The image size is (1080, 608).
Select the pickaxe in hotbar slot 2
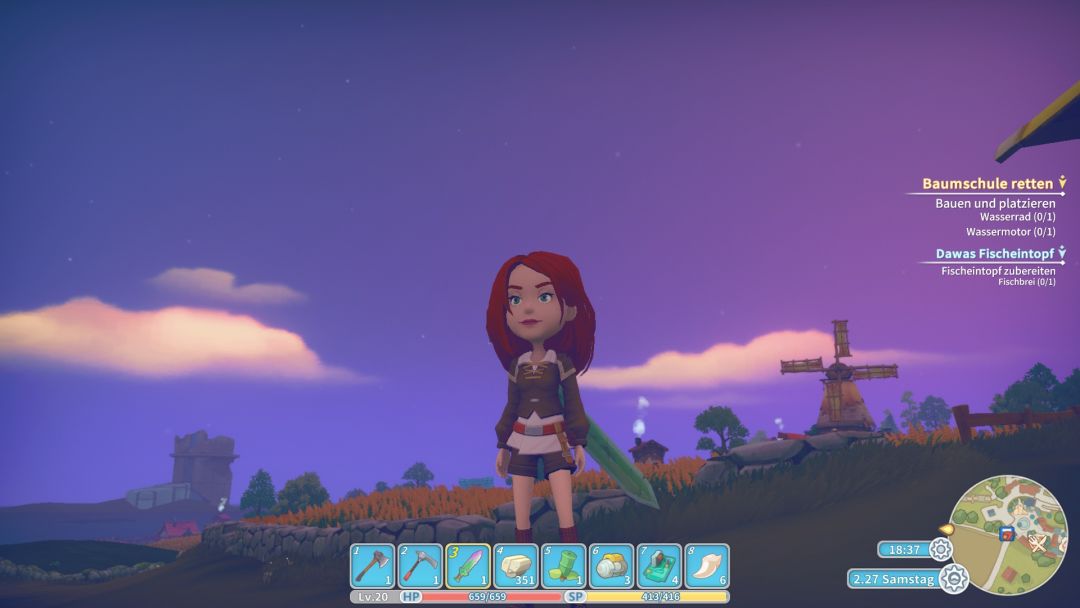point(420,566)
